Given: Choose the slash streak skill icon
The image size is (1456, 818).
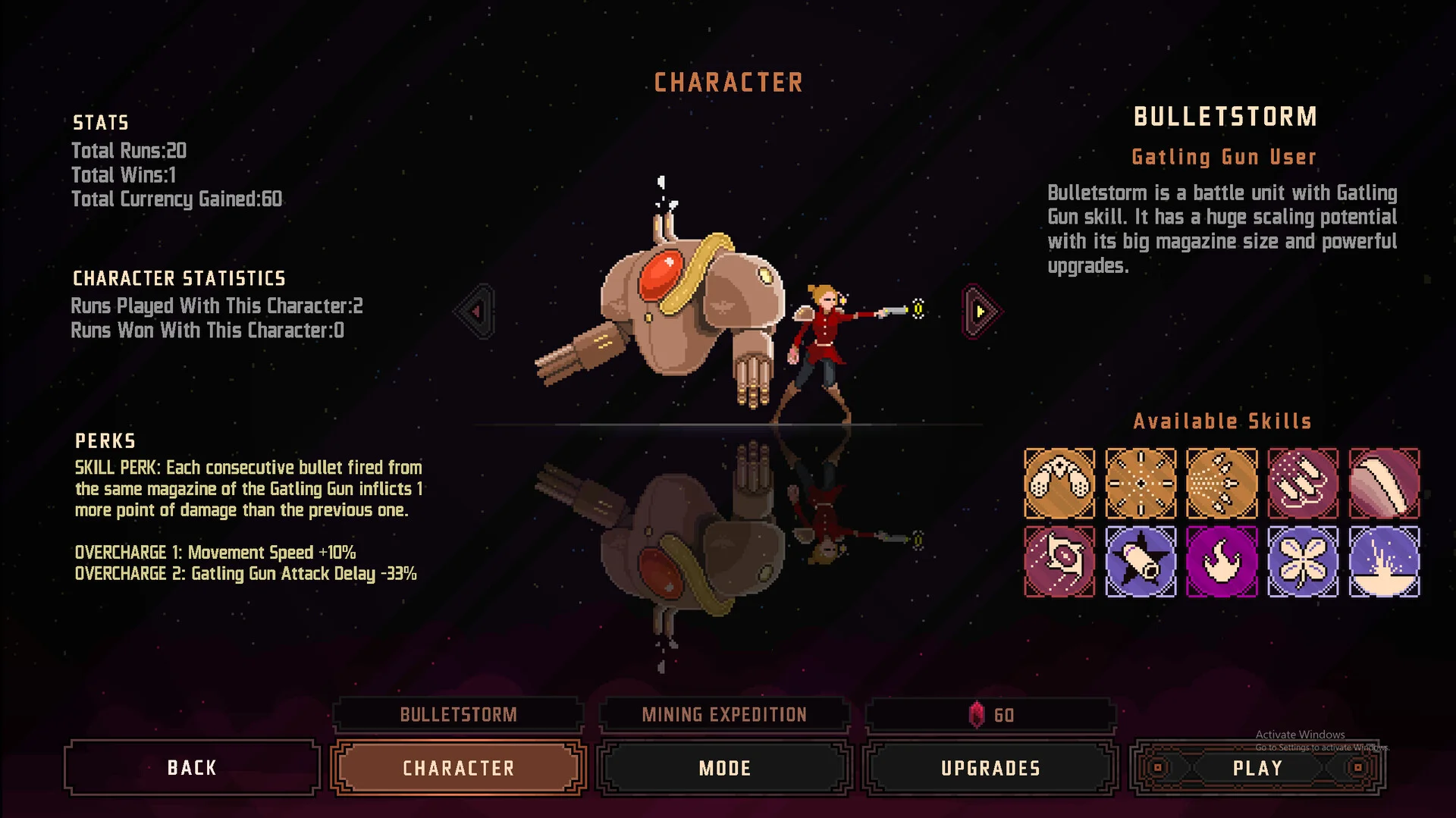Looking at the screenshot, I should coord(1384,484).
